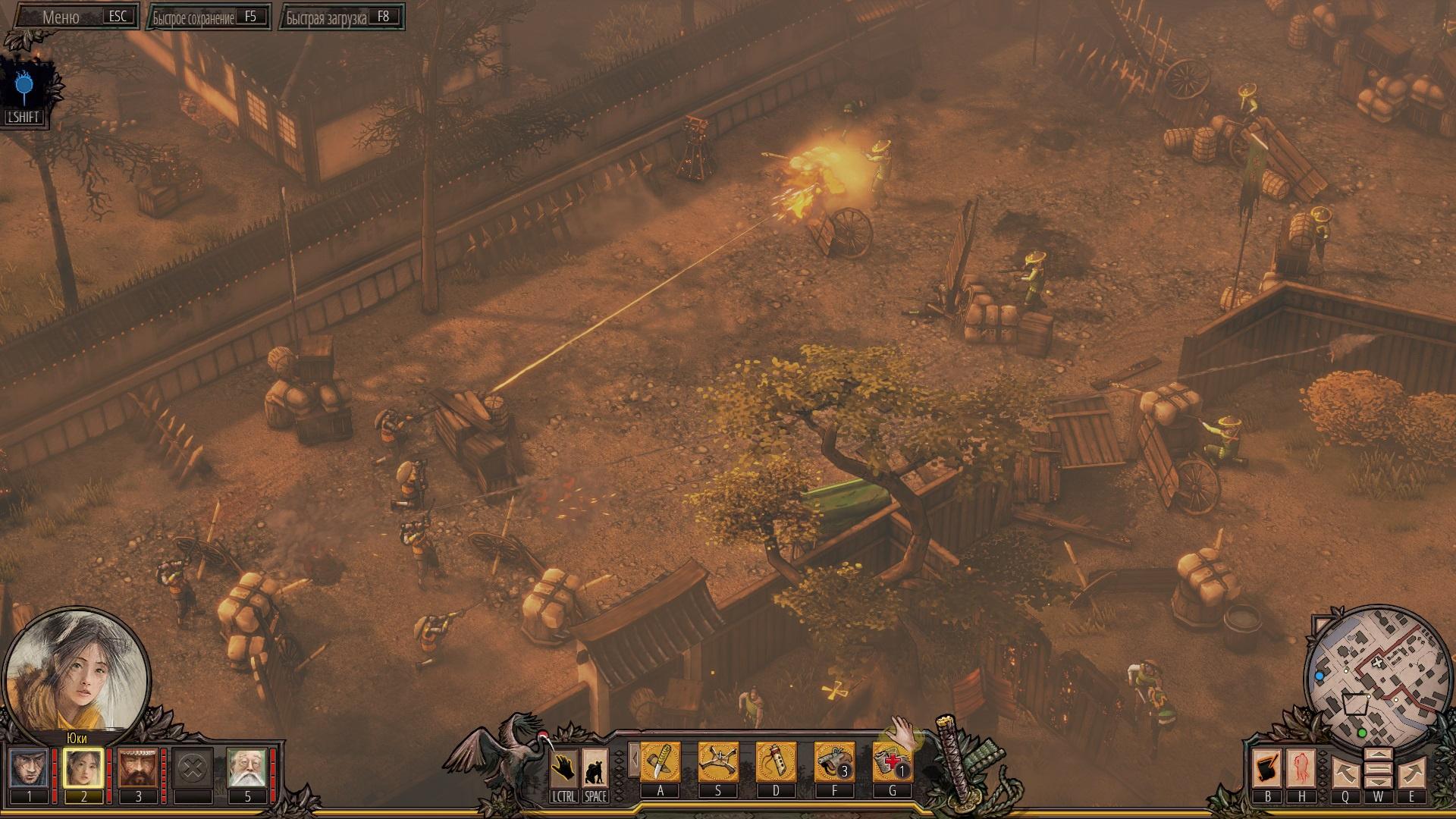Select the bird flute ability

pyautogui.click(x=776, y=761)
